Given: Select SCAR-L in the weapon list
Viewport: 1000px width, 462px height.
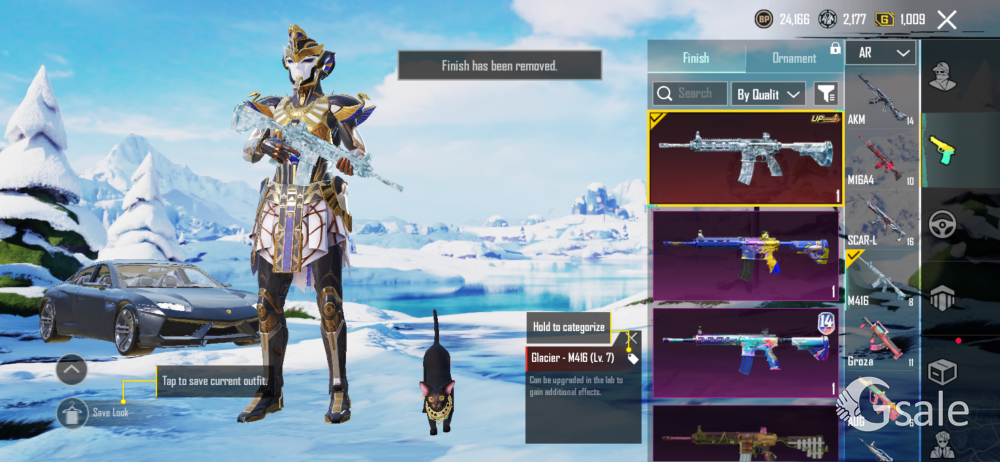Looking at the screenshot, I should point(881,218).
